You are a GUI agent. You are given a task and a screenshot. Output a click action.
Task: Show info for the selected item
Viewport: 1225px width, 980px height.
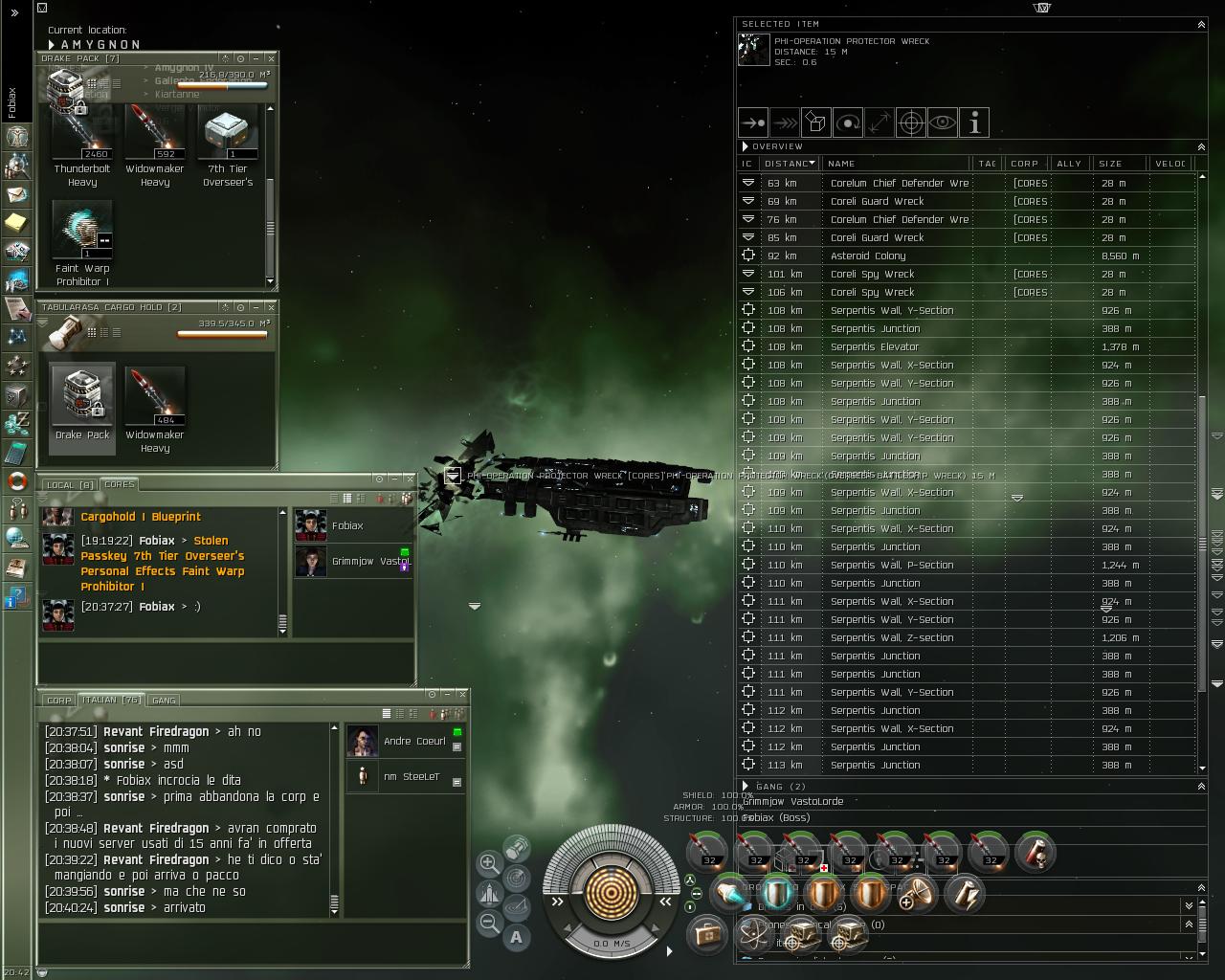click(x=974, y=122)
